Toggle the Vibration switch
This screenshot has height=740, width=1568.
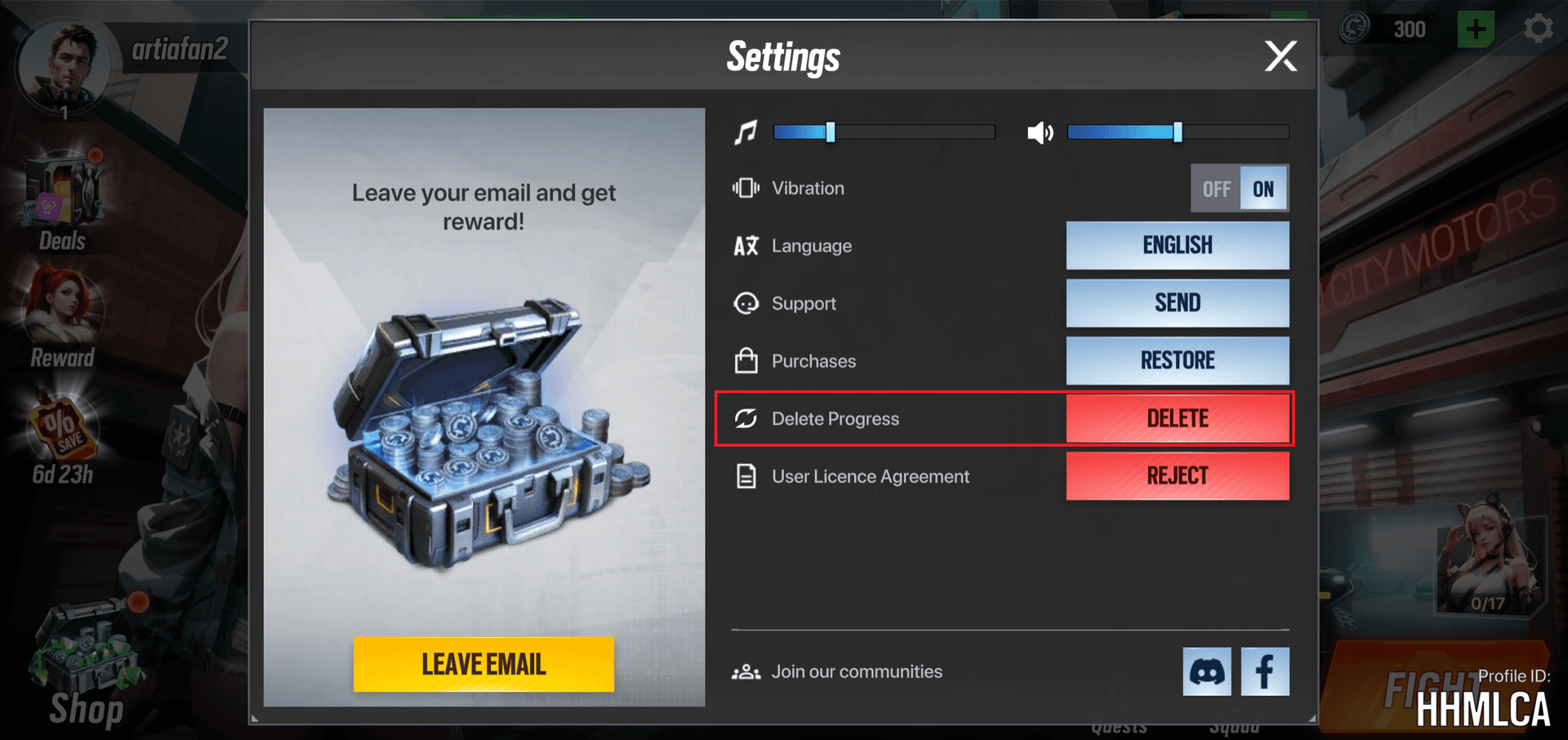[x=1239, y=189]
